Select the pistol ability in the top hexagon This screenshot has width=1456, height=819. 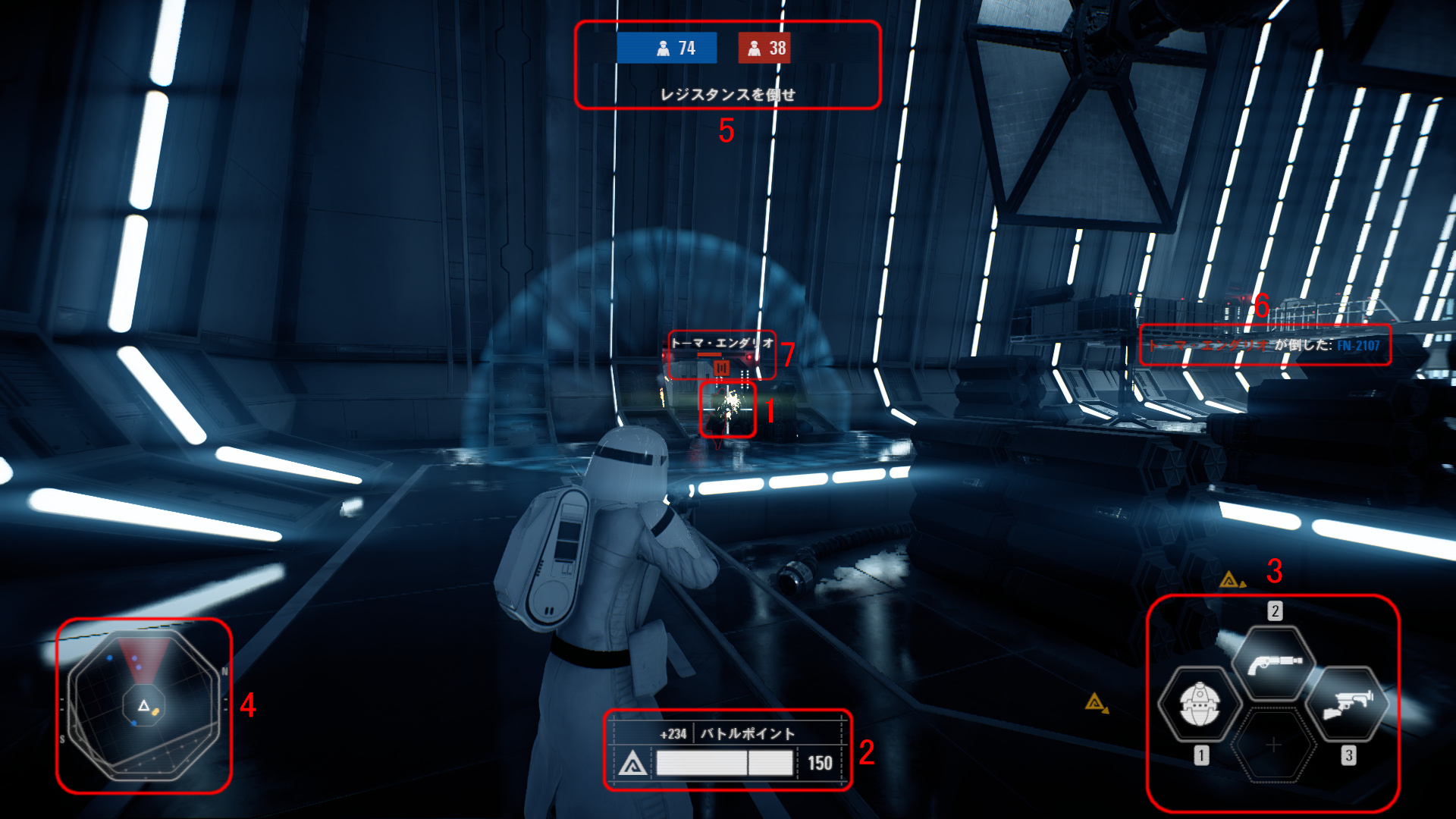click(x=1275, y=663)
